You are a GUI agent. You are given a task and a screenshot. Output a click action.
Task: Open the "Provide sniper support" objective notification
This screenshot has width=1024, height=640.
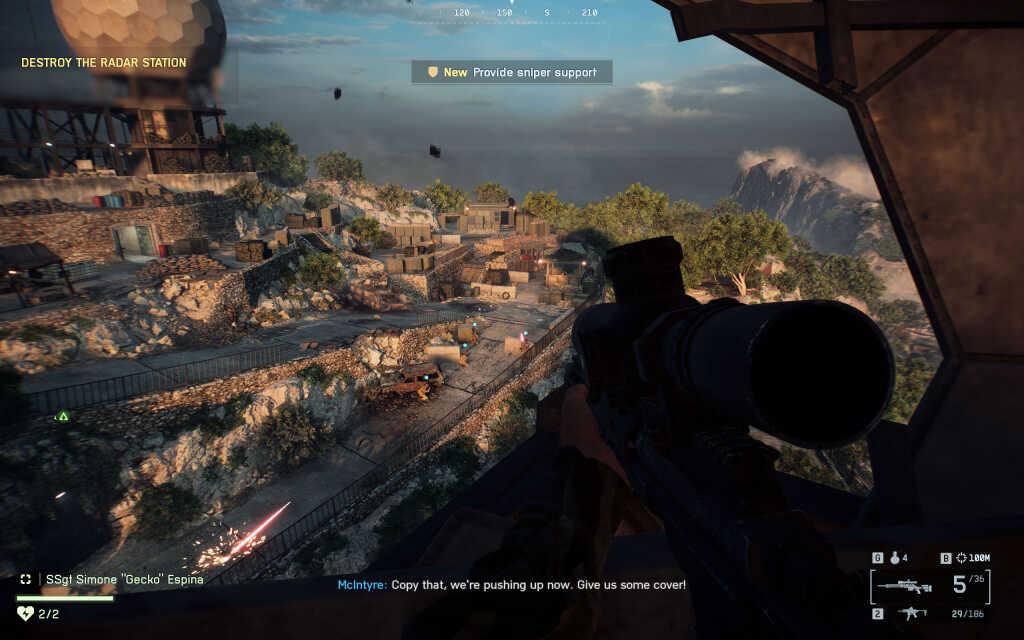[512, 72]
